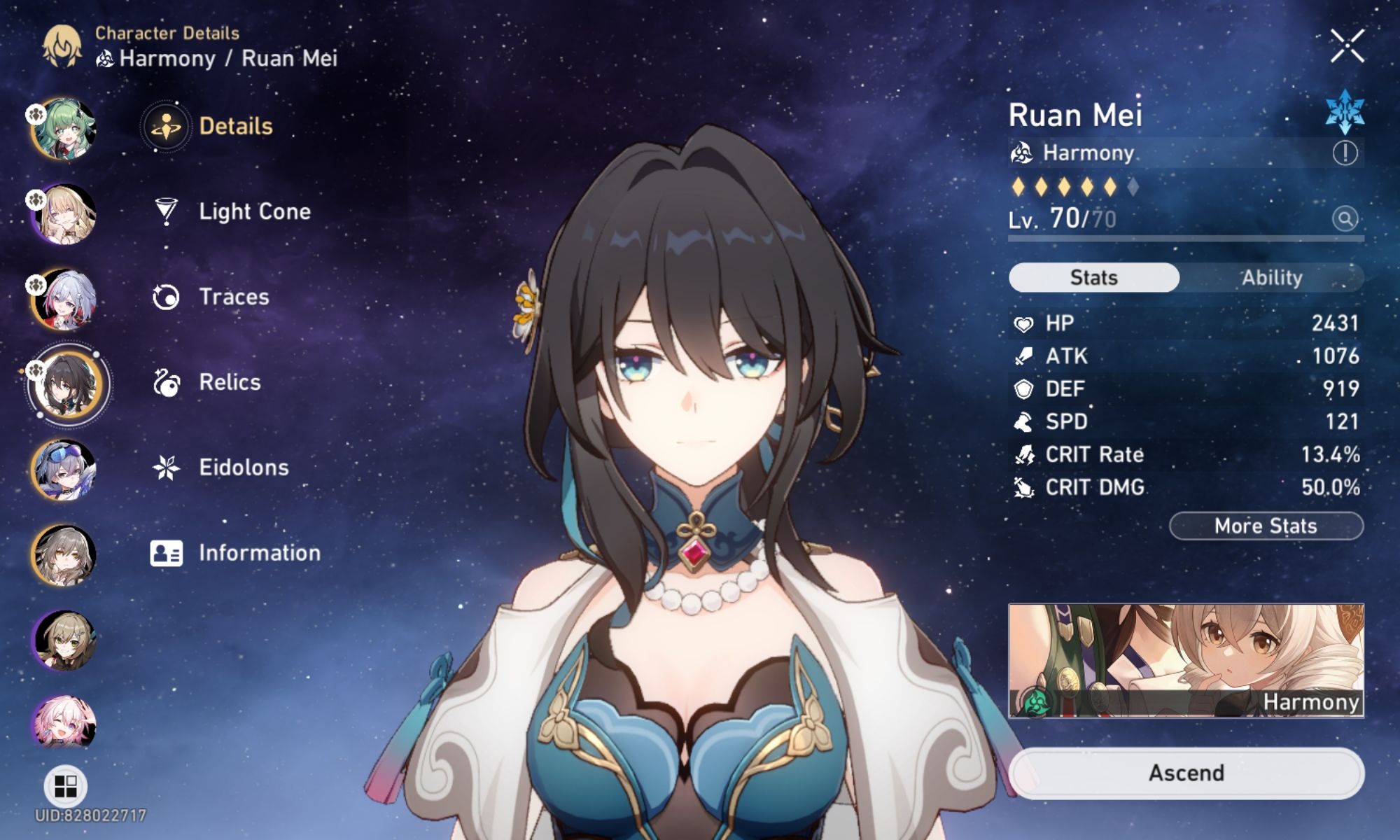Select the Details orbit icon in the sidebar

tap(166, 126)
